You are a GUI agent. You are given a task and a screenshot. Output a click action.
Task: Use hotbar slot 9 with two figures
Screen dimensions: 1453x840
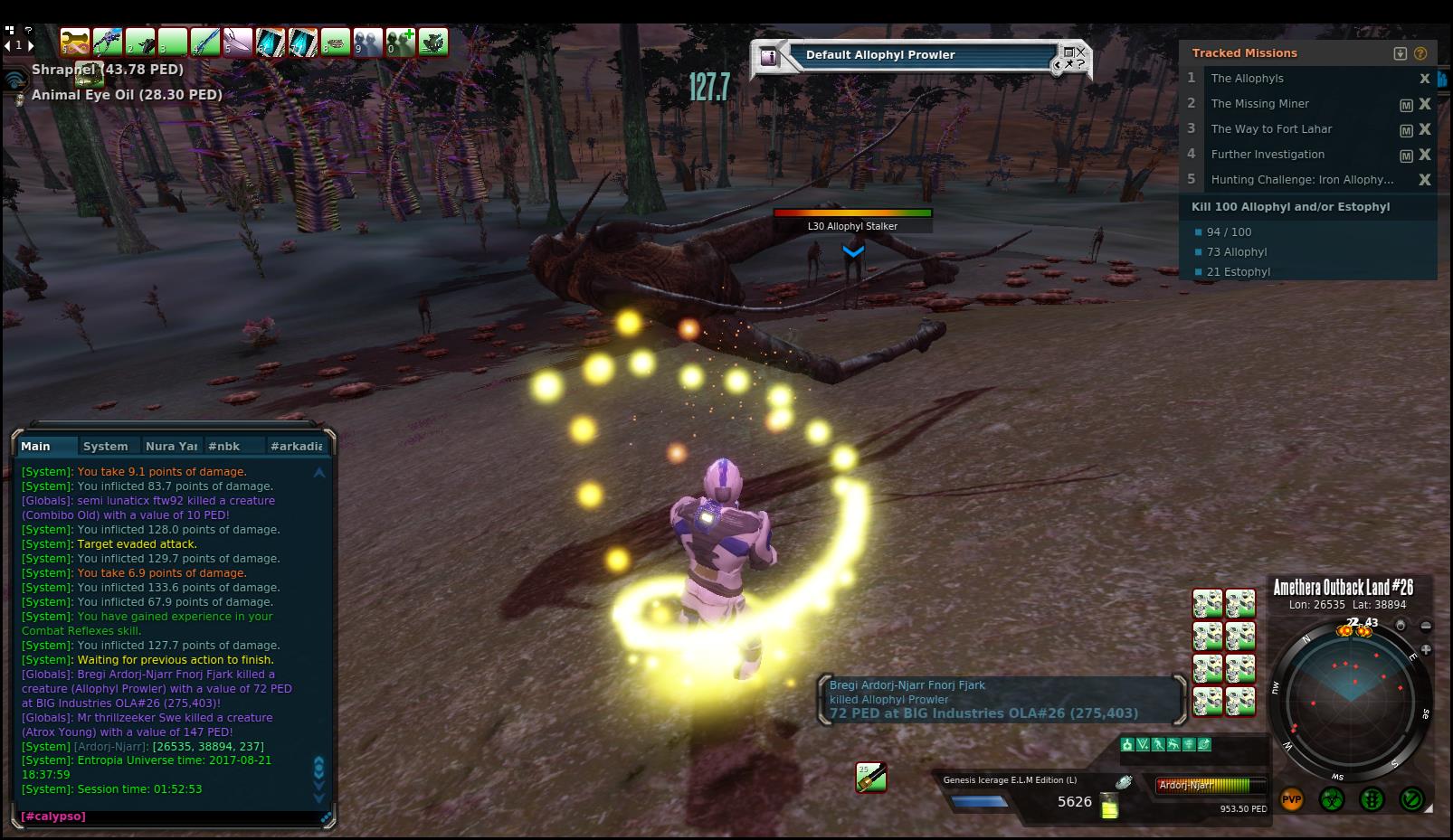[367, 42]
